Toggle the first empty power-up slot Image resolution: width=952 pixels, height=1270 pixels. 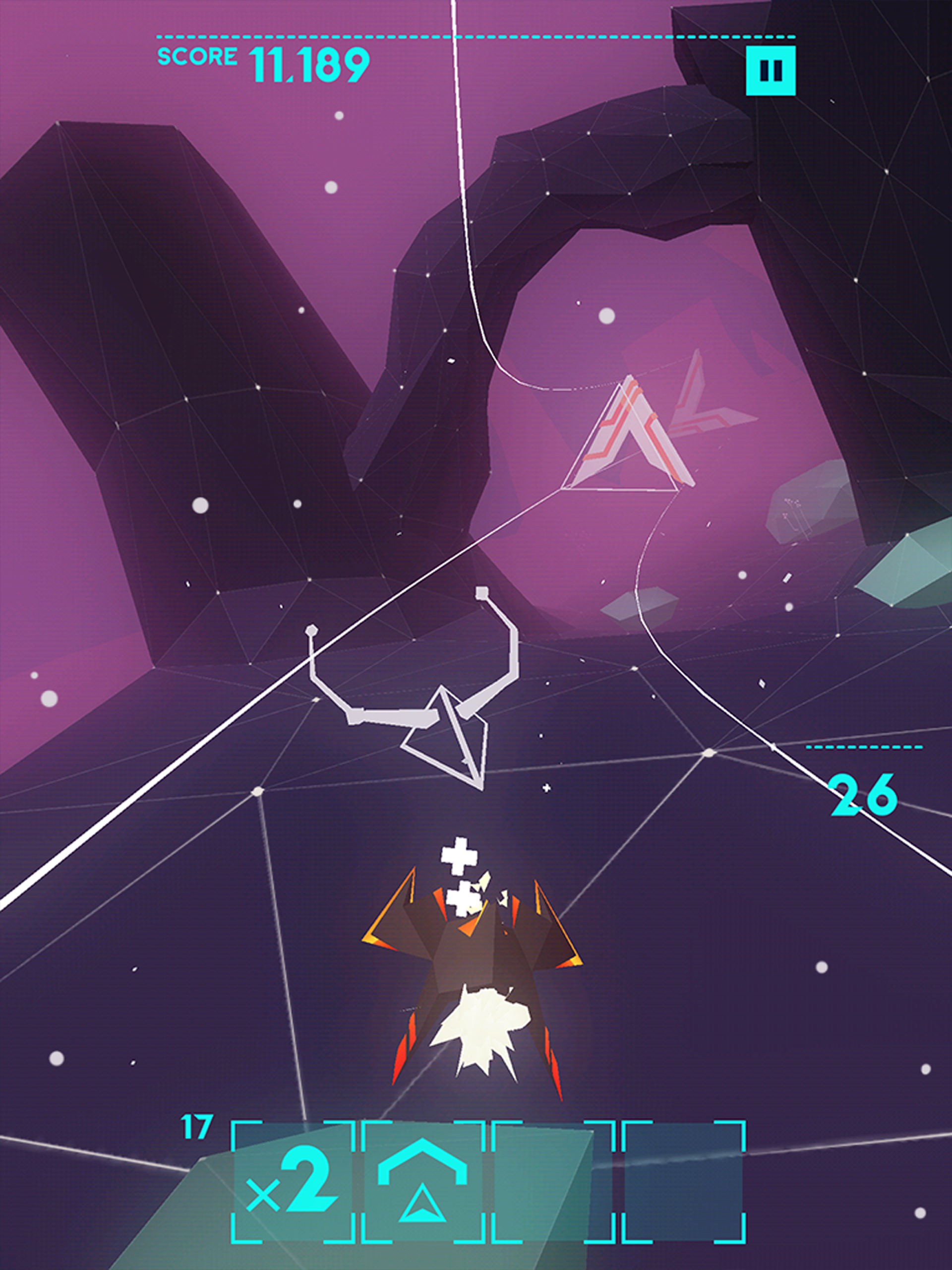pyautogui.click(x=551, y=1184)
